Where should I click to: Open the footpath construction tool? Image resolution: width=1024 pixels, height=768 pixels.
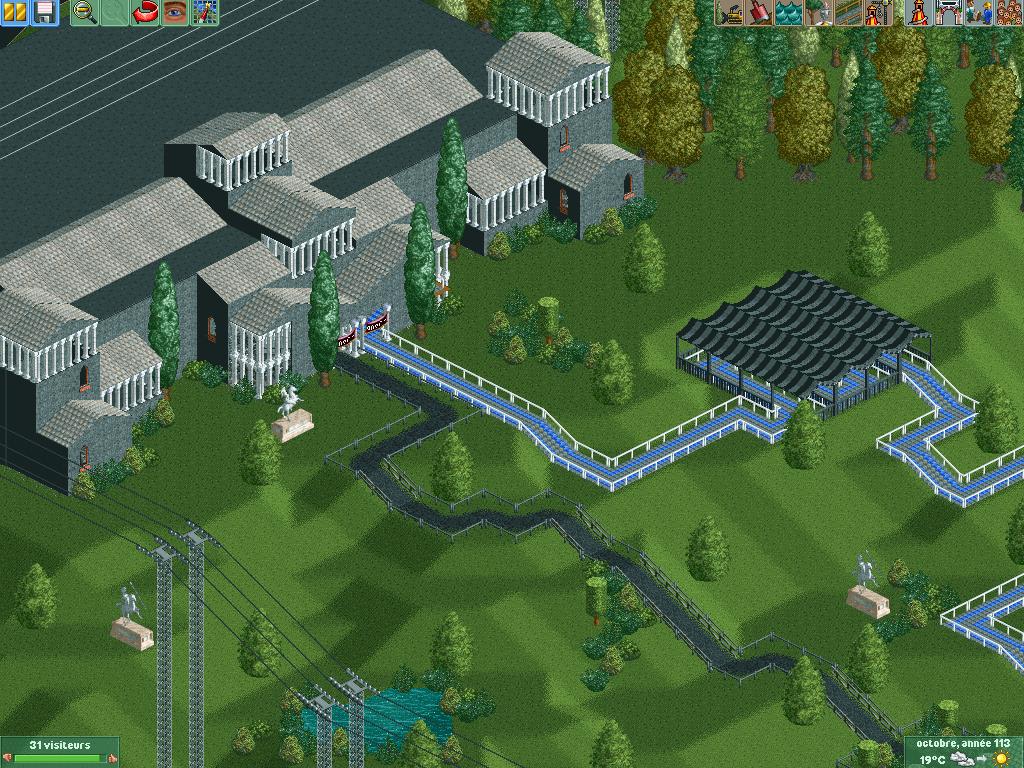(848, 13)
